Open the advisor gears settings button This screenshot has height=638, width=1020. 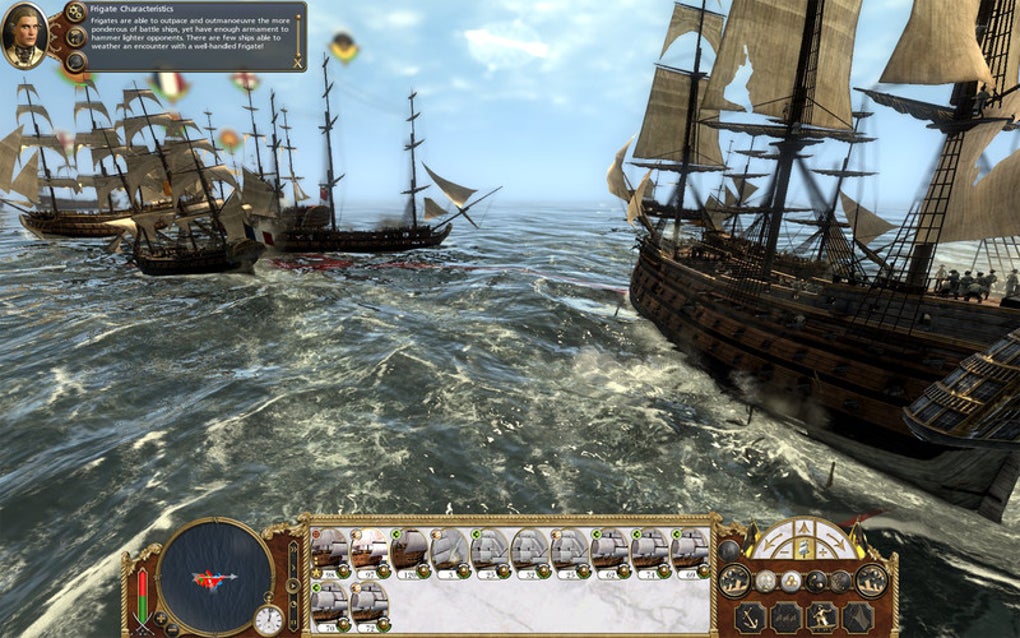(x=75, y=12)
